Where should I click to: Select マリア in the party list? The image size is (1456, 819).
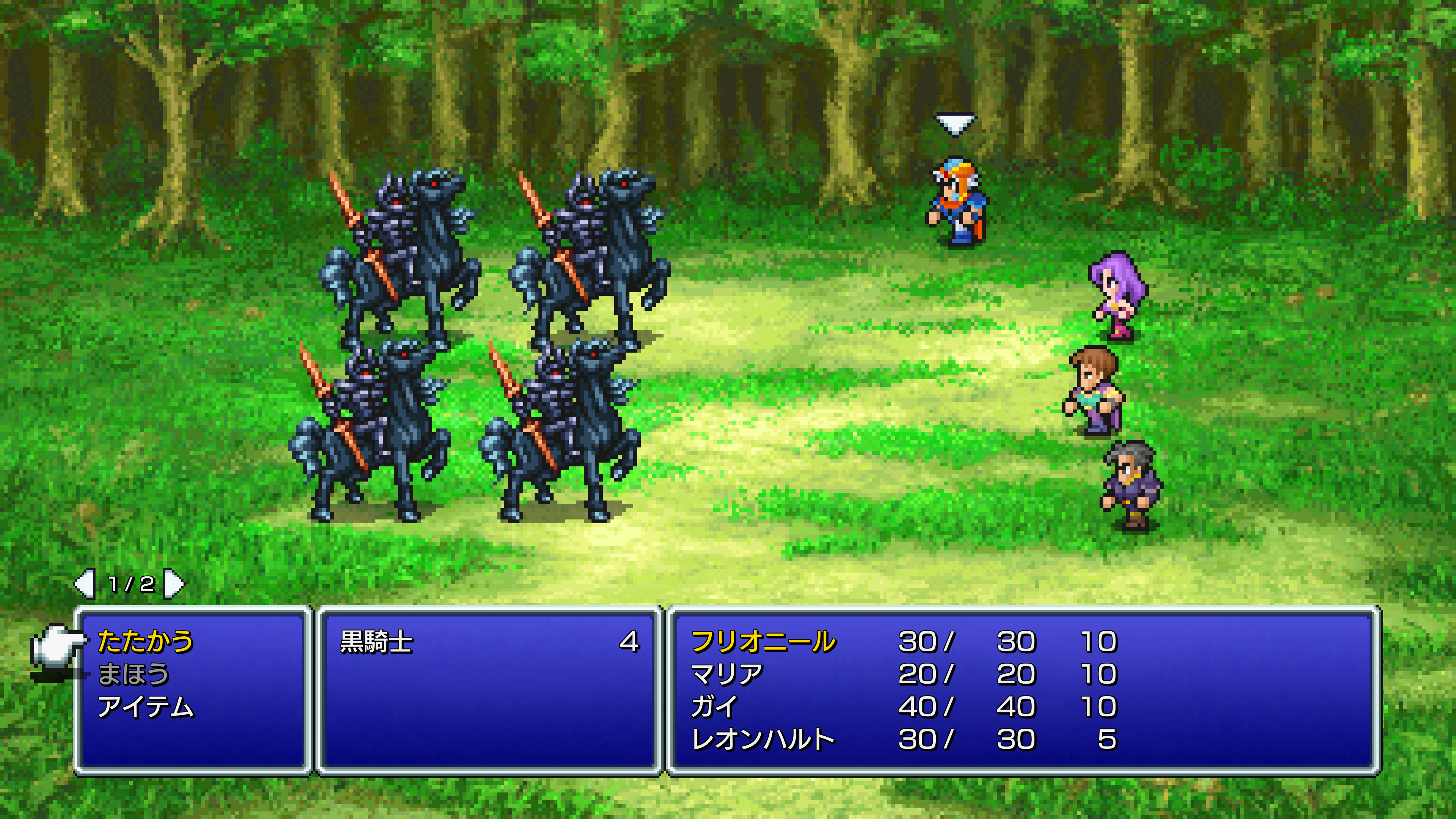[727, 674]
